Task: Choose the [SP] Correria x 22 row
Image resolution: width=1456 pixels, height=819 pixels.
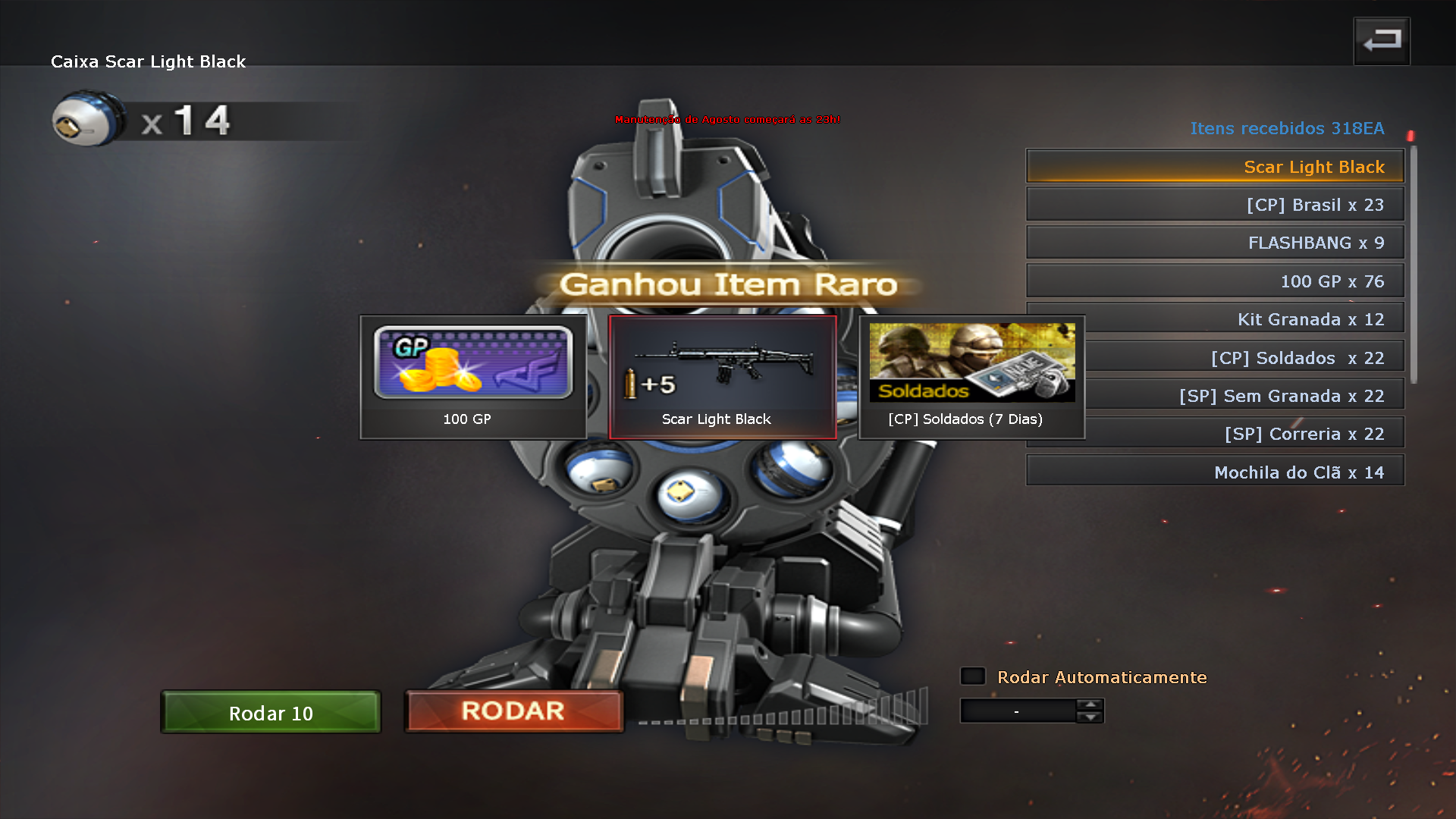Action: tap(1244, 434)
